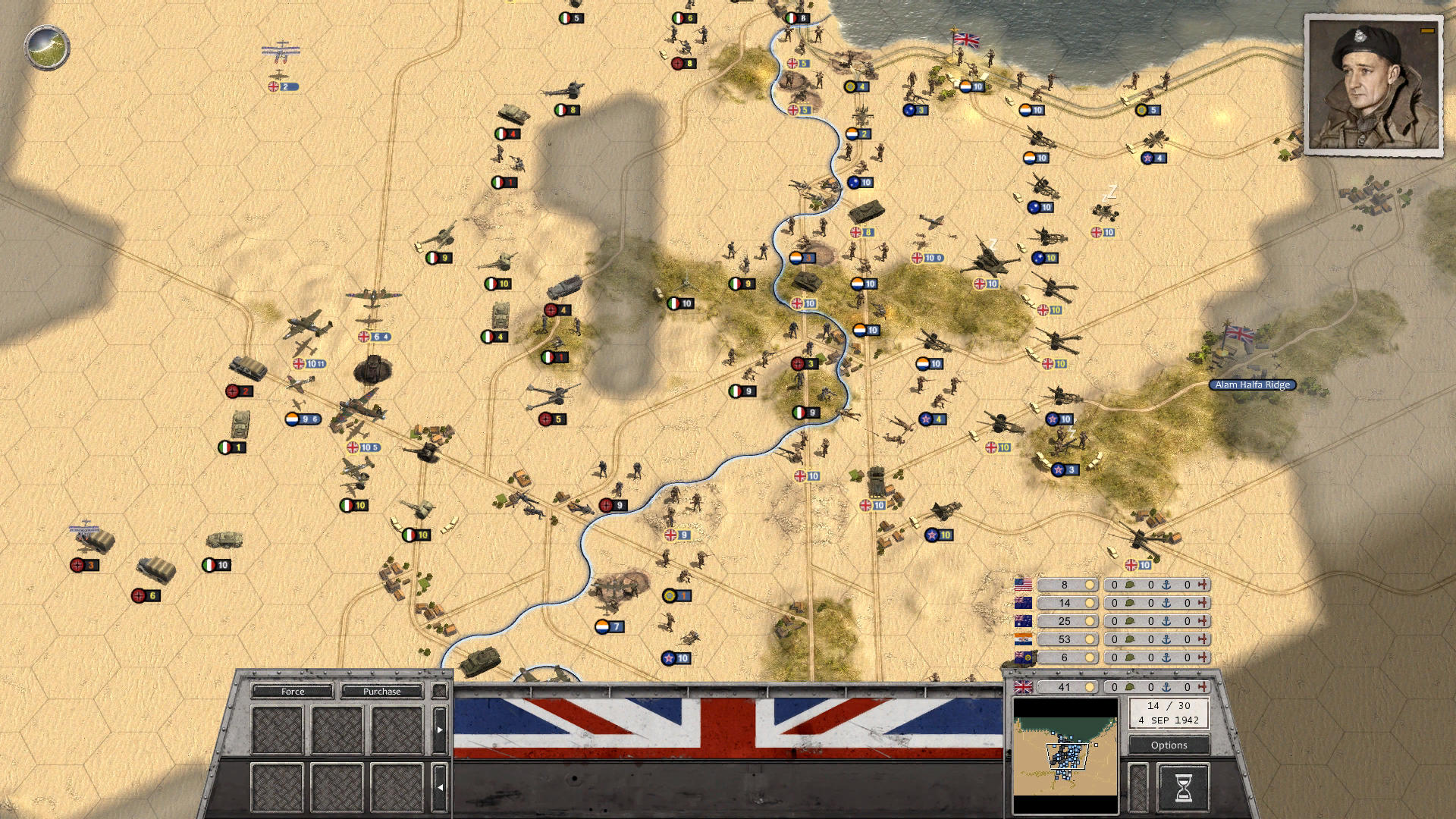The width and height of the screenshot is (1456, 819).
Task: Click the compass globe in top-left corner
Action: [47, 47]
